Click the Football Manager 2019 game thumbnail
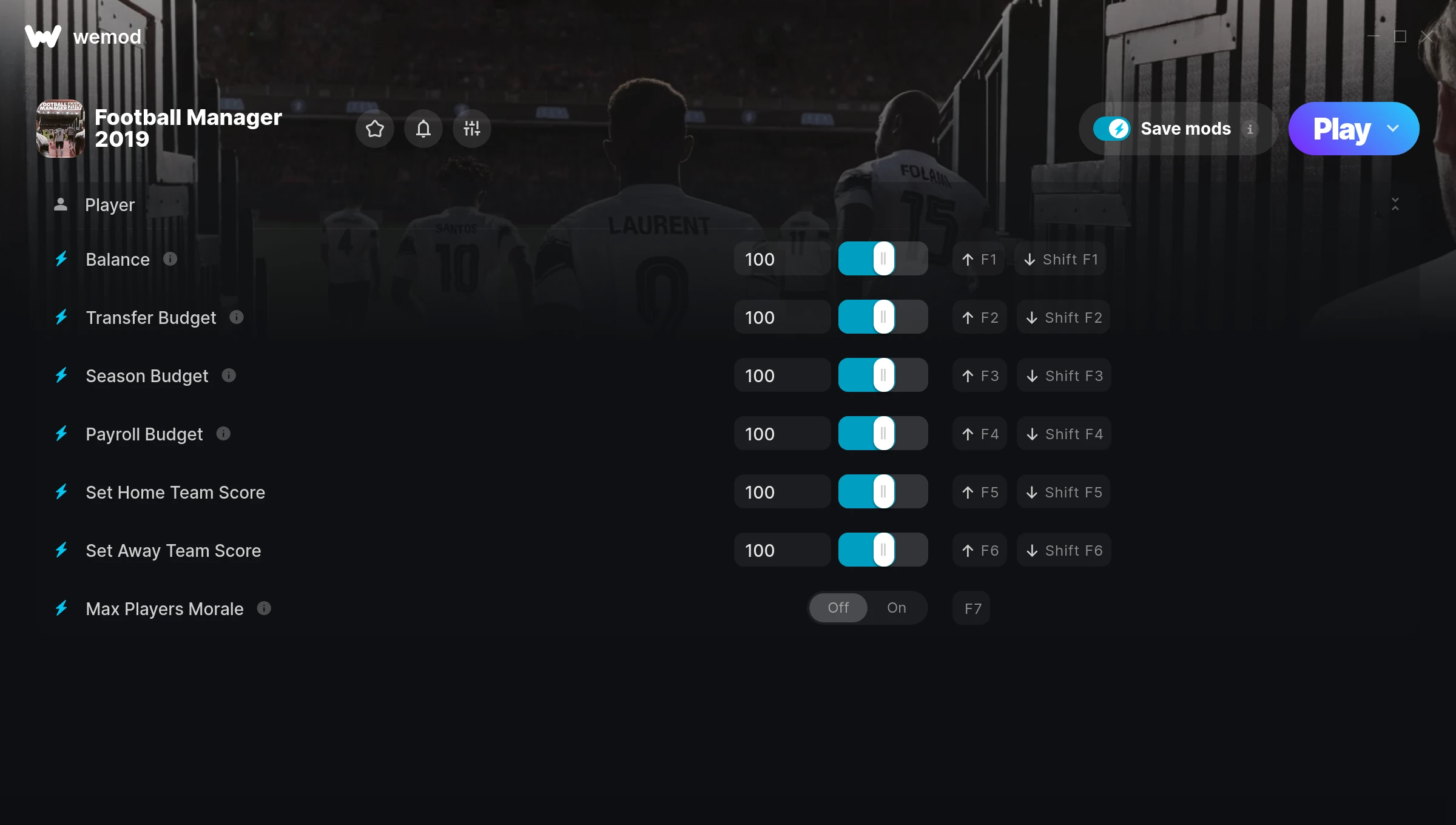This screenshot has width=1456, height=825. (61, 128)
